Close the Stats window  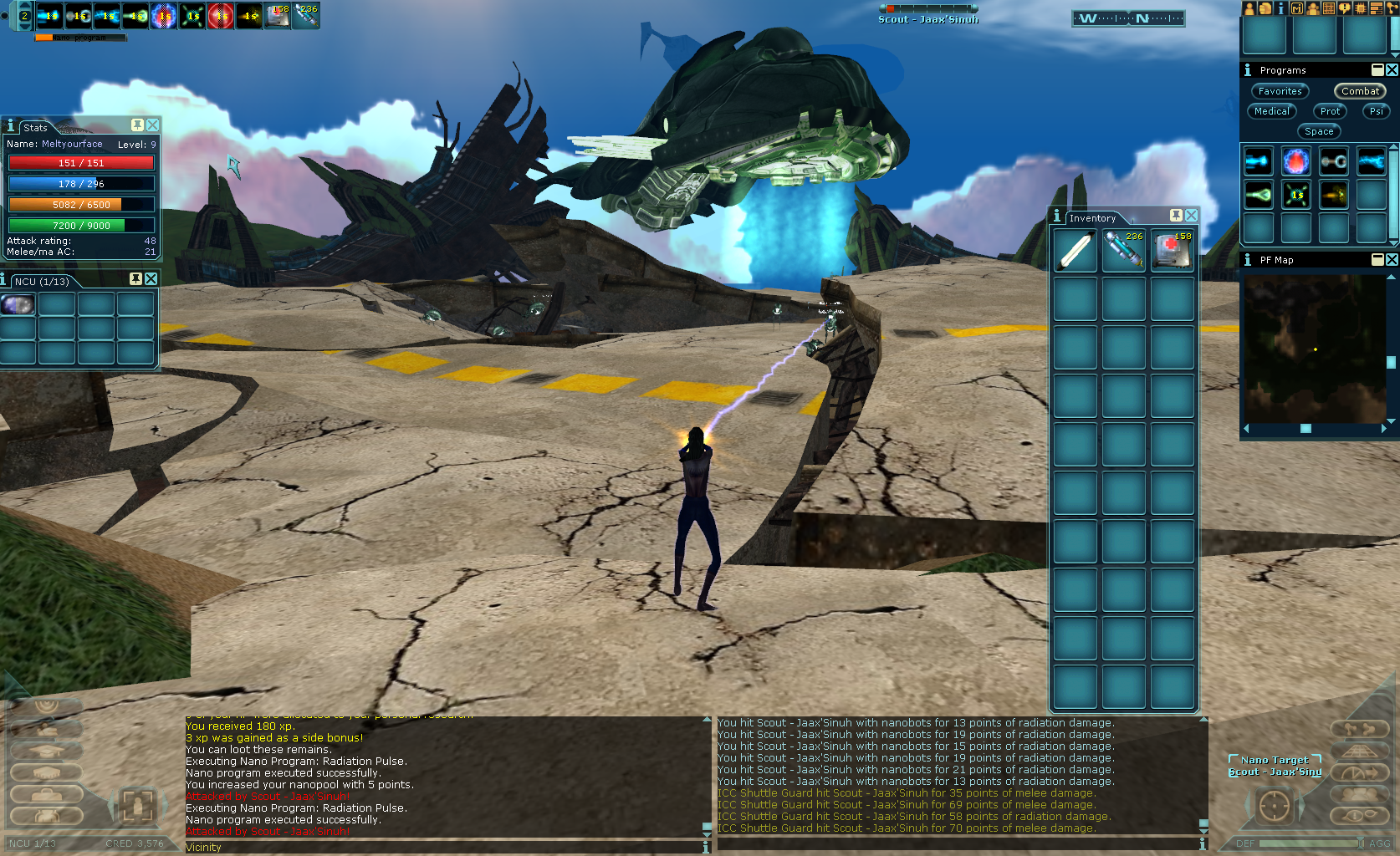point(152,125)
